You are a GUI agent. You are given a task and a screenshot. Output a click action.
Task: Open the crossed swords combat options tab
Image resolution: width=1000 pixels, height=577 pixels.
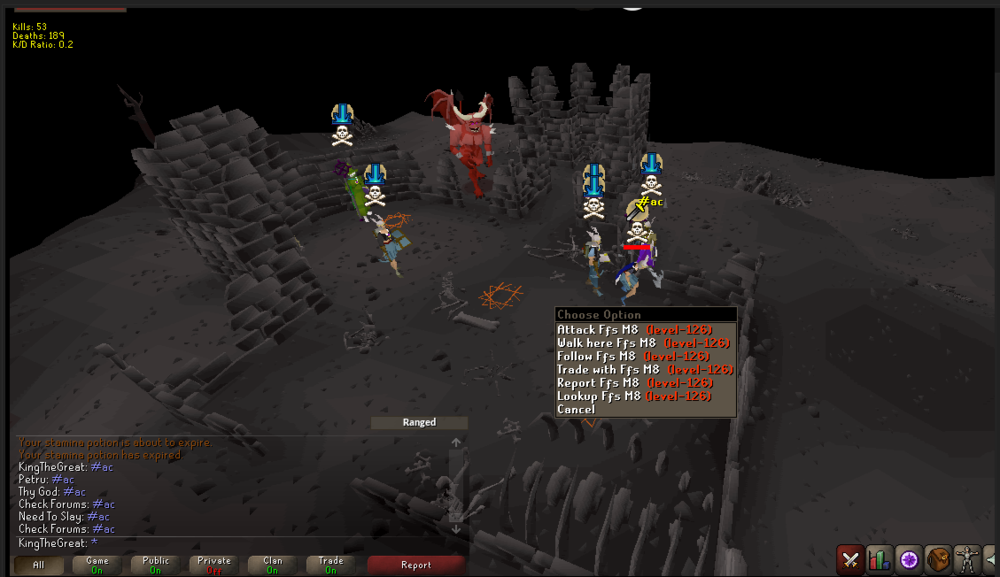point(851,559)
